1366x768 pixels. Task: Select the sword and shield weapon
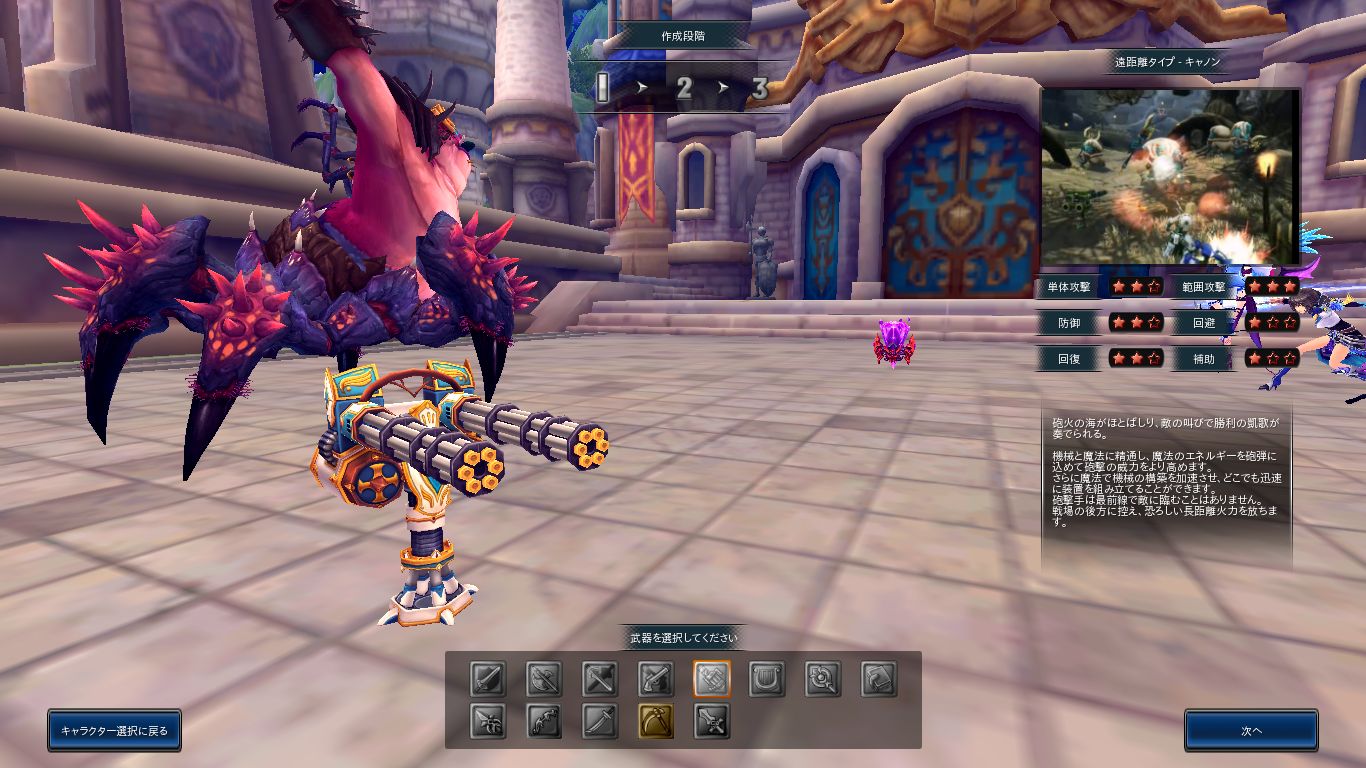pos(488,679)
